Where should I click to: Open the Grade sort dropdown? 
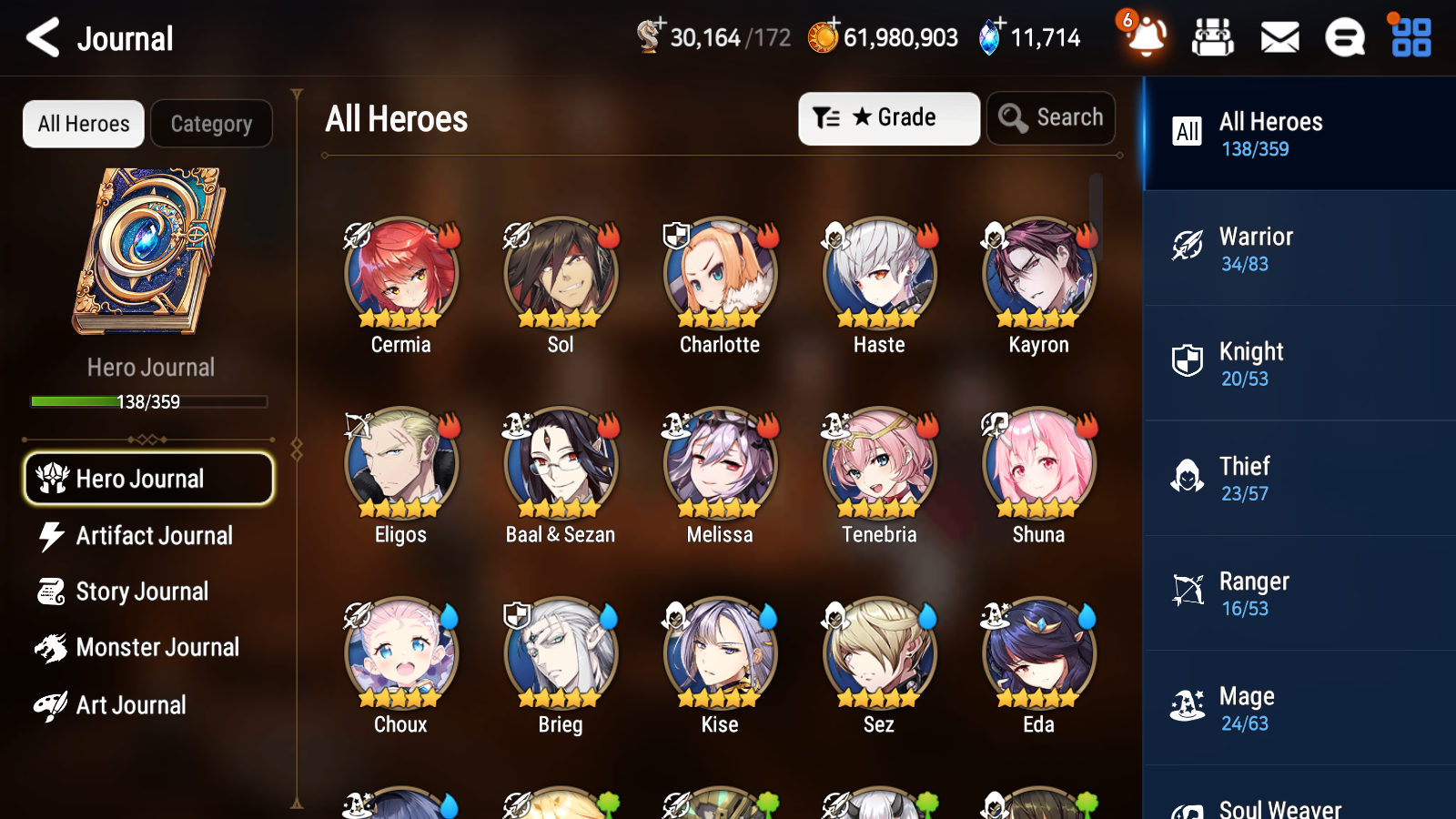(888, 117)
